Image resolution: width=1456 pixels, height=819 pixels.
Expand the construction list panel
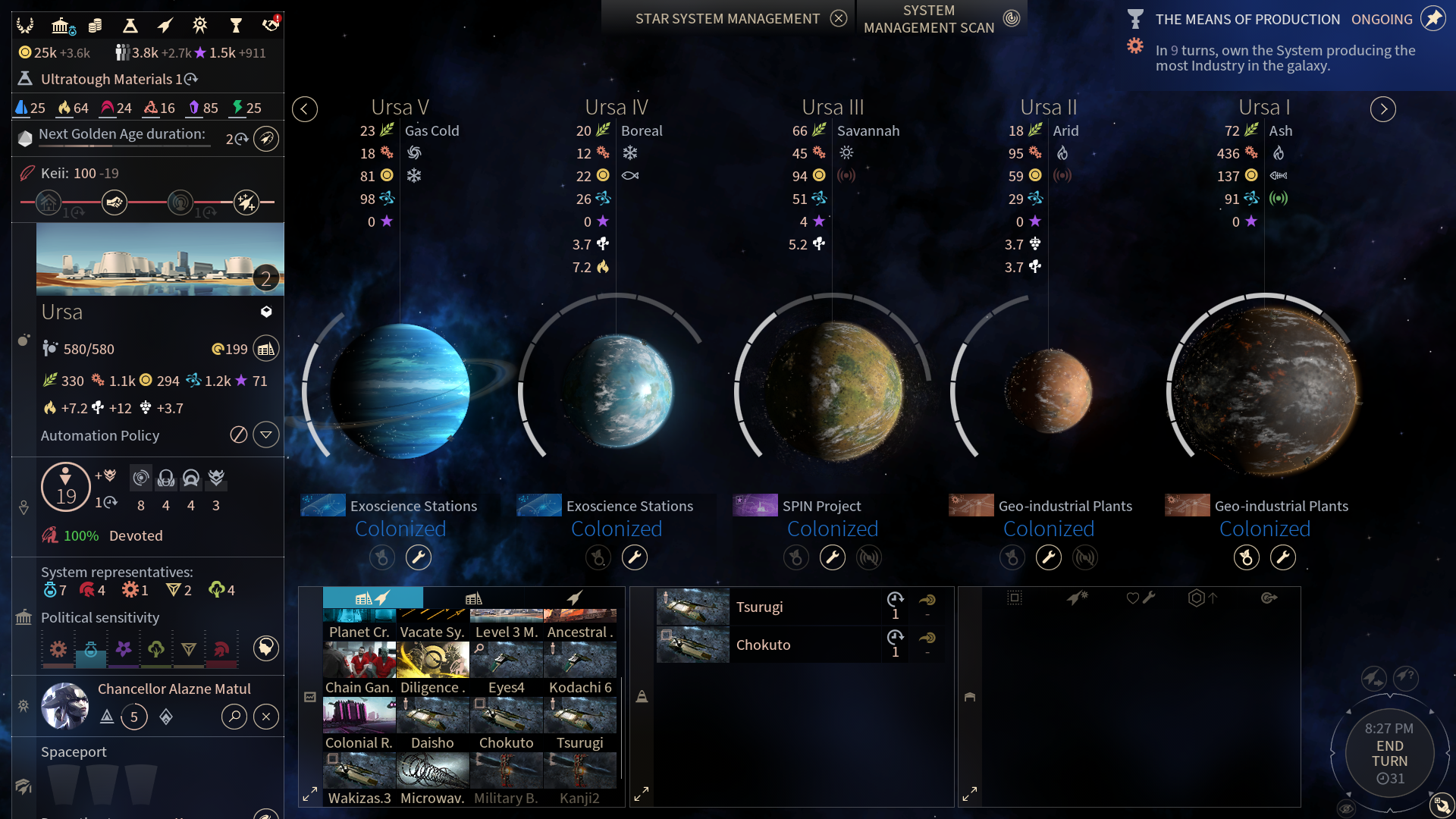pyautogui.click(x=310, y=795)
